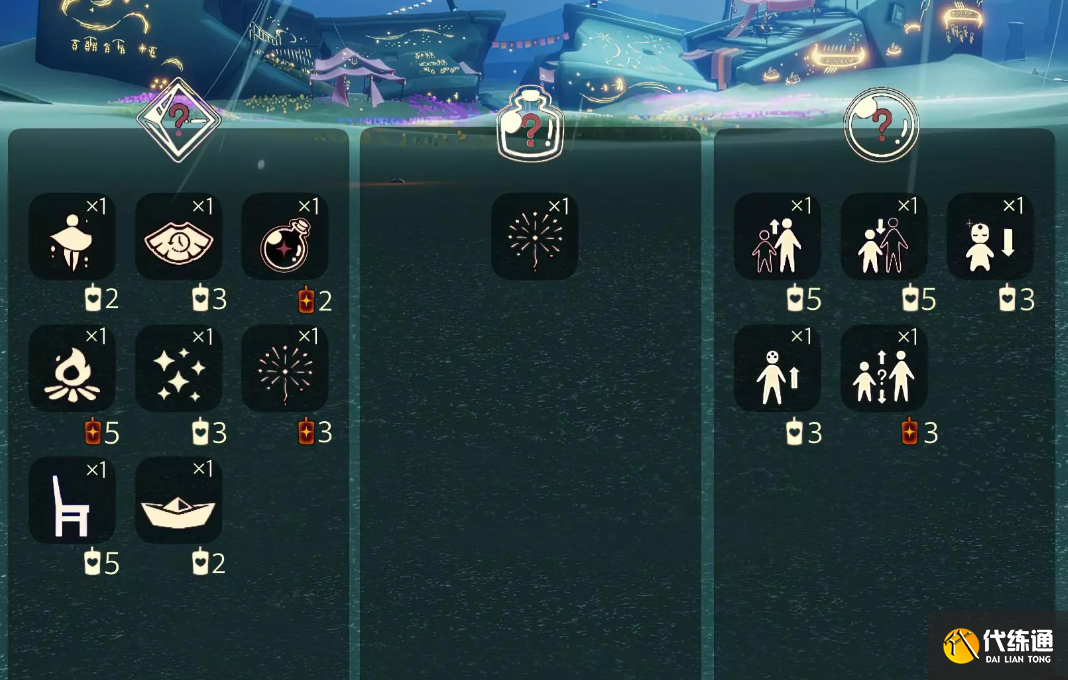Screen dimensions: 1068x680
Task: Select the bonfire spell icon
Action: (x=72, y=368)
